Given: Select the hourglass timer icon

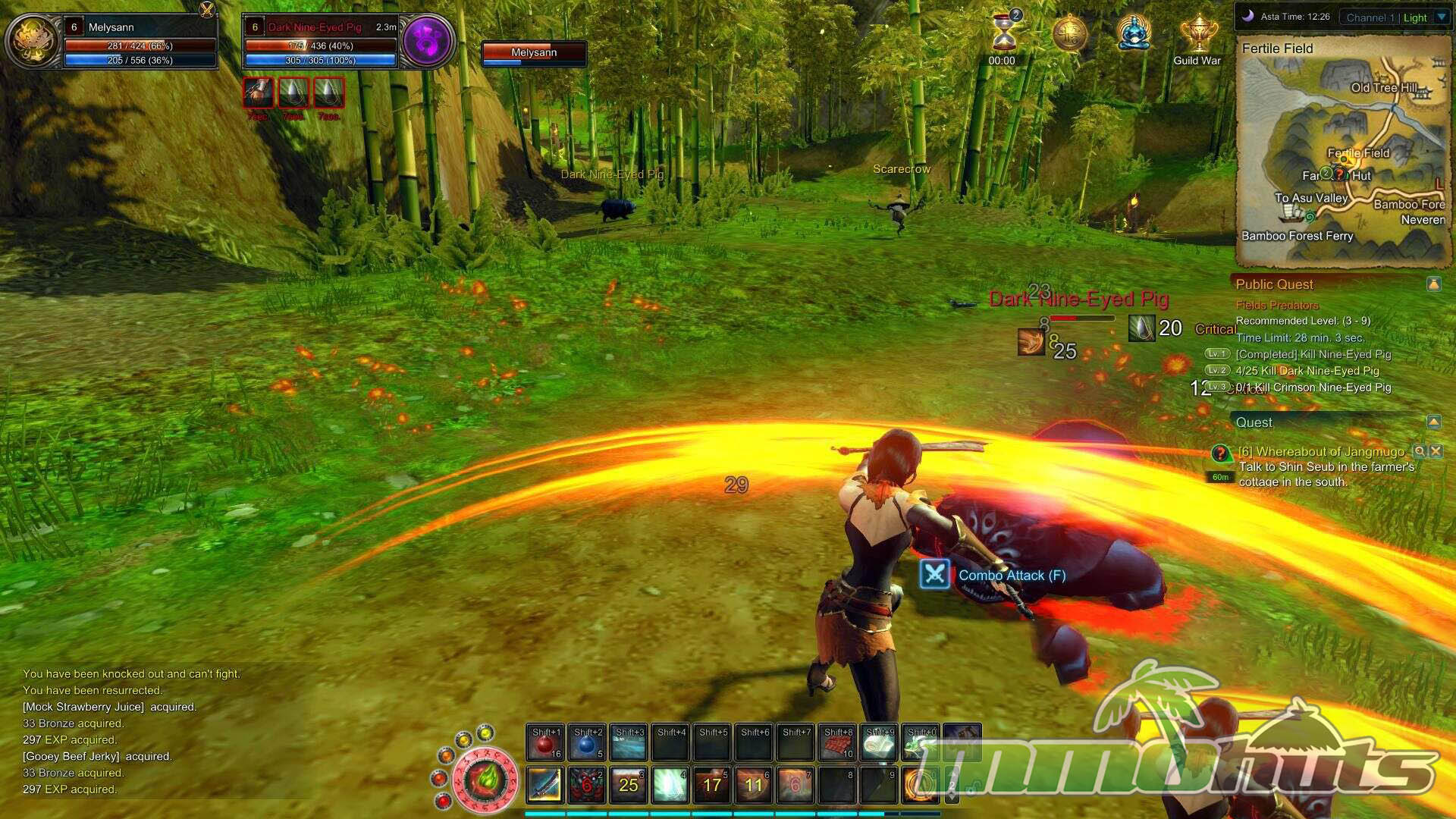Looking at the screenshot, I should coord(1004,34).
